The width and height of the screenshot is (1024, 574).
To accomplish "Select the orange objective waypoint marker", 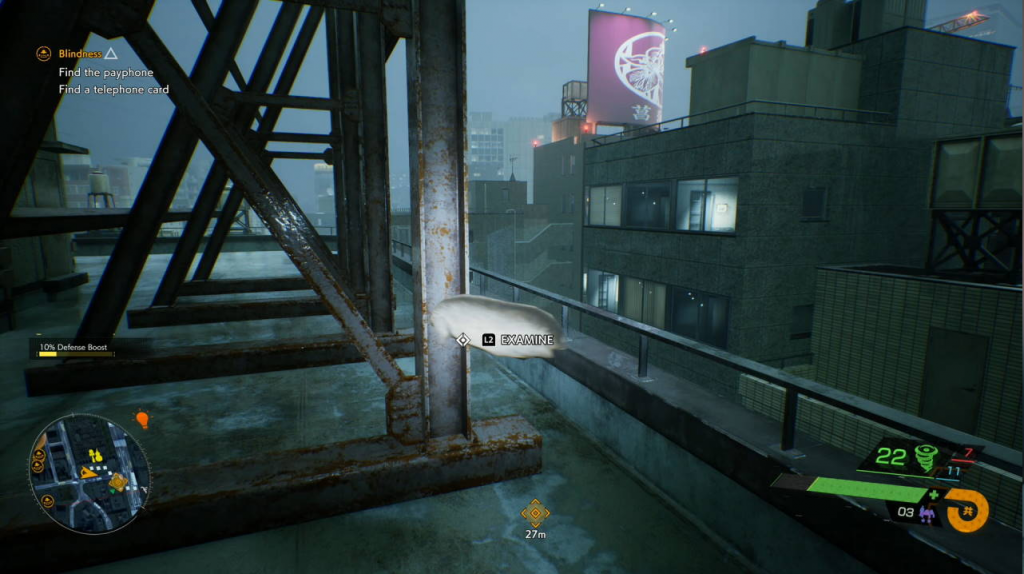I will [535, 513].
